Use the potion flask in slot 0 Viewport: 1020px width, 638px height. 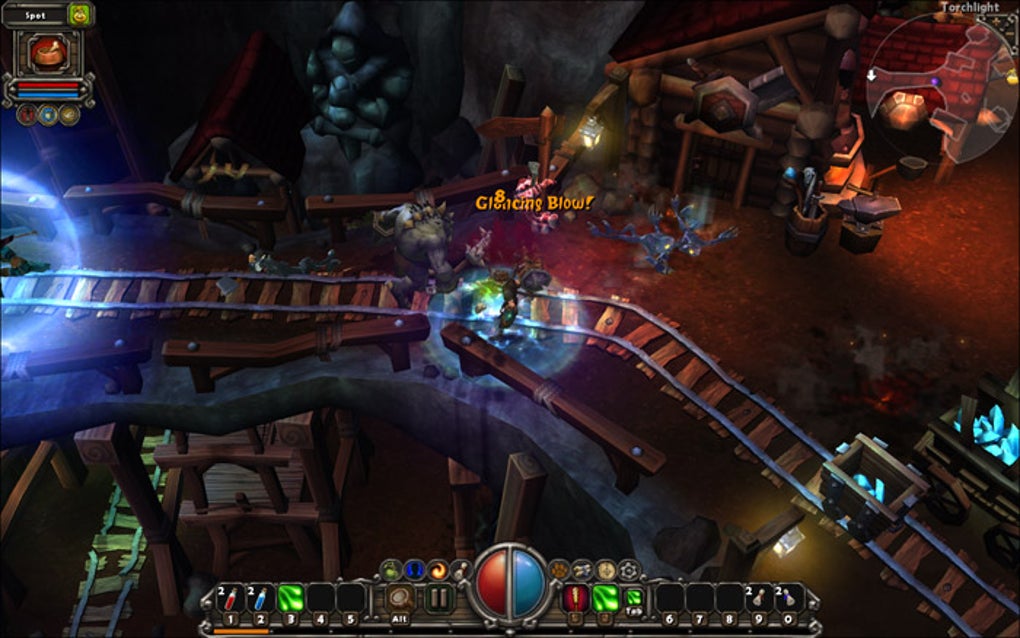[788, 598]
